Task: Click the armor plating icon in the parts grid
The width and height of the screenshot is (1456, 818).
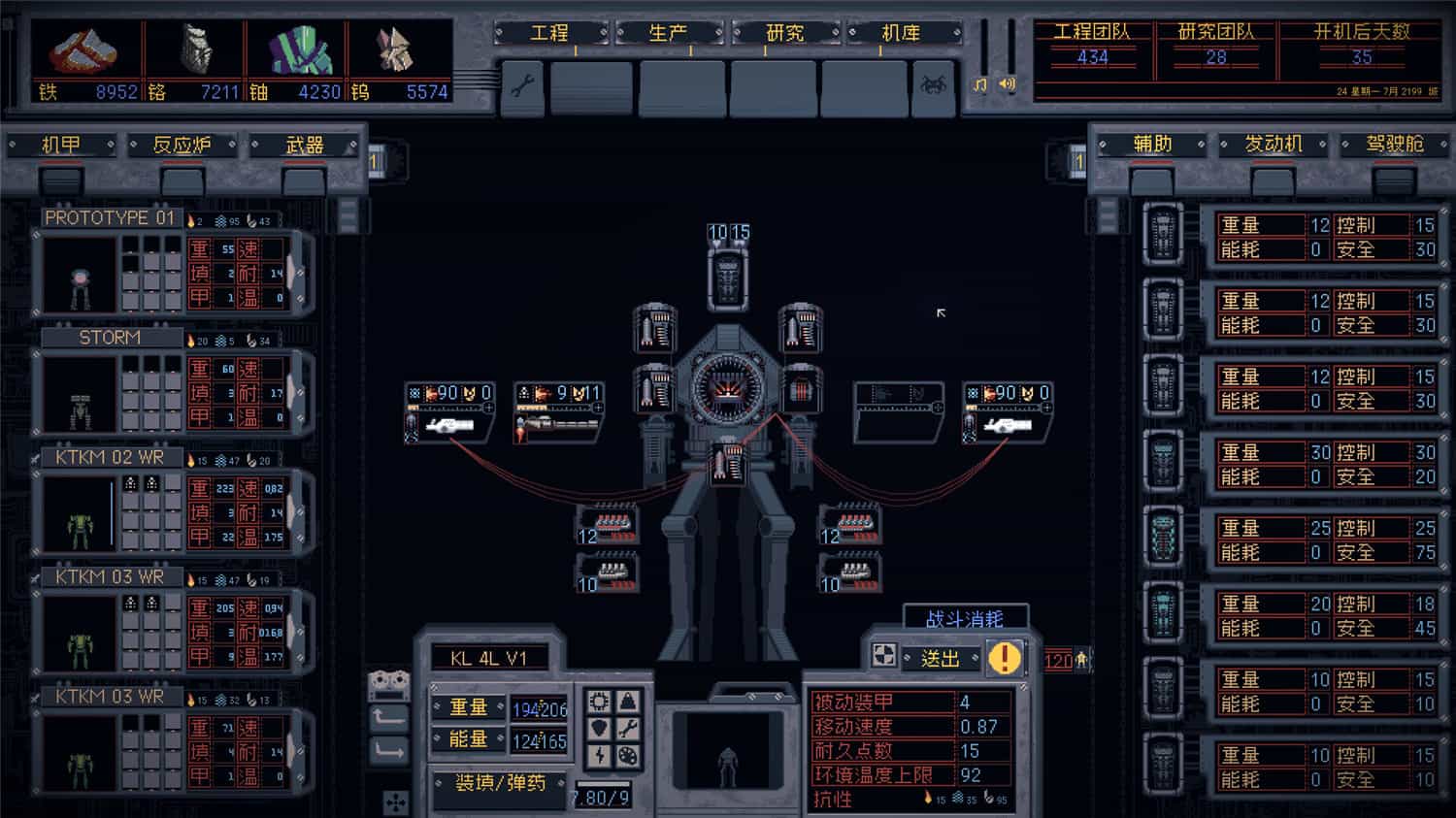Action: (x=628, y=700)
